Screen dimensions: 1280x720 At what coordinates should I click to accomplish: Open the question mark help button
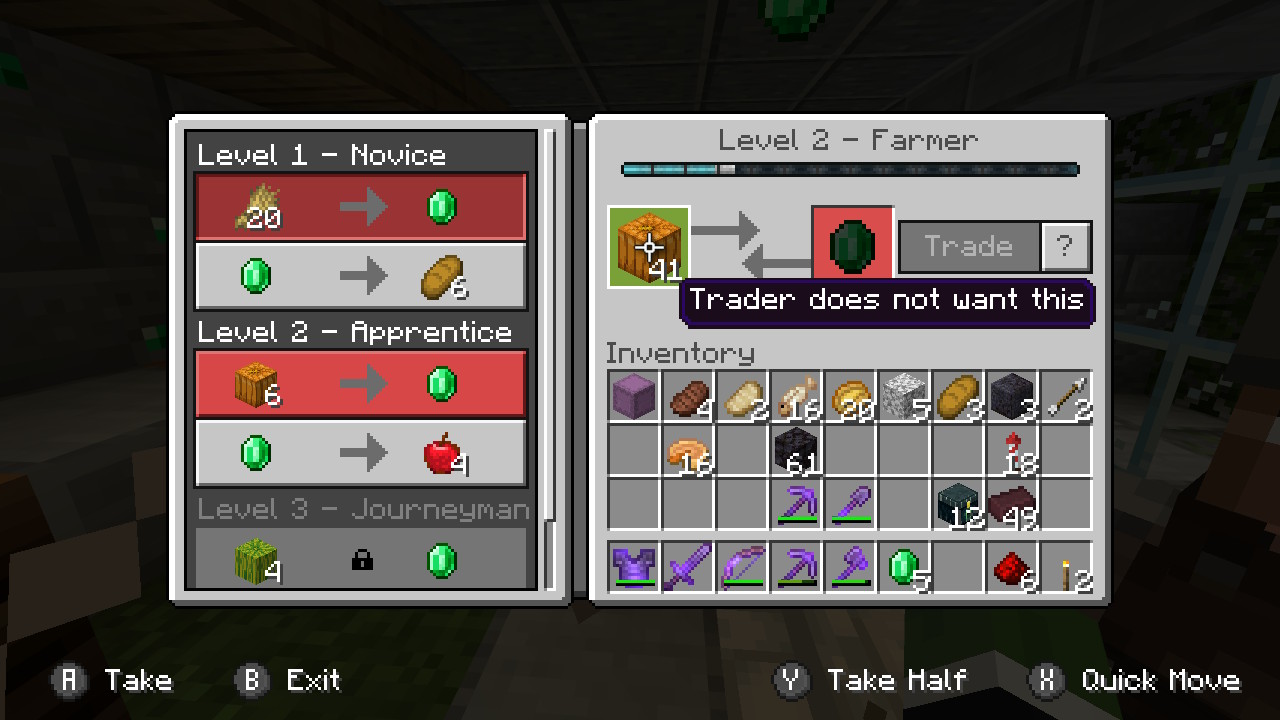click(1065, 246)
